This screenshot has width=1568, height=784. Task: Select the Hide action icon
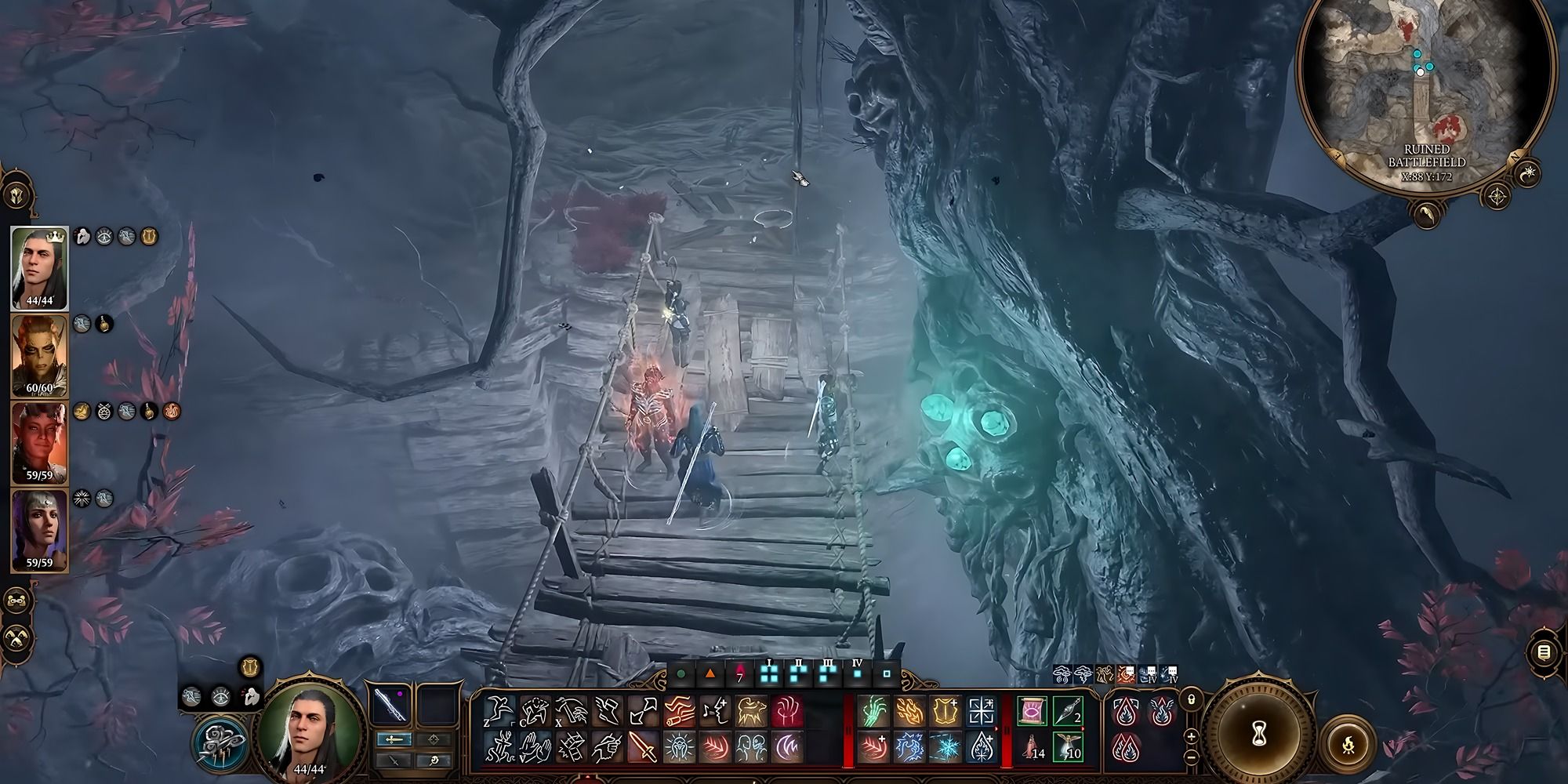[535, 710]
